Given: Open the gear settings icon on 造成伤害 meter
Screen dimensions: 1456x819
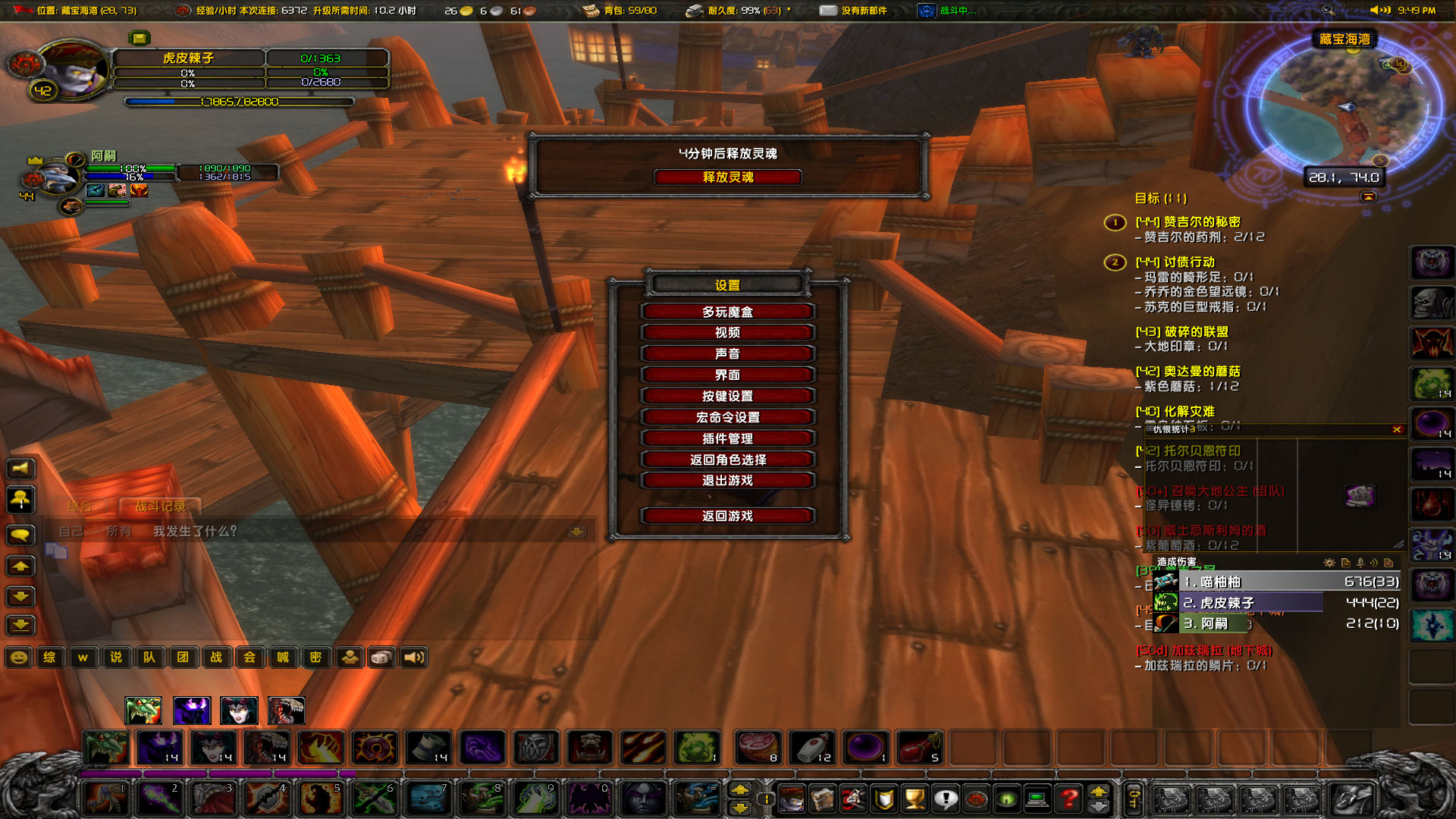Looking at the screenshot, I should (1329, 563).
